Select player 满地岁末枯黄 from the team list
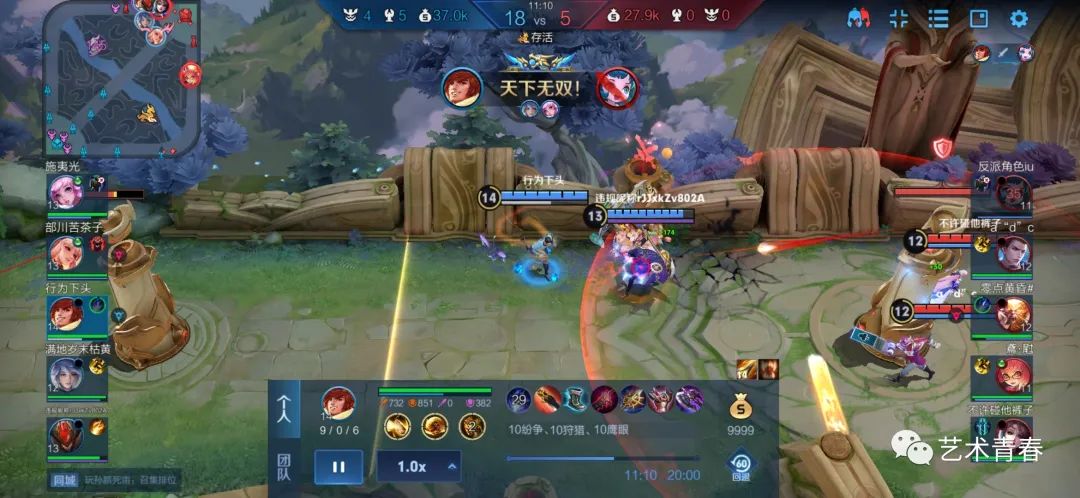Image resolution: width=1080 pixels, height=498 pixels. tap(66, 374)
